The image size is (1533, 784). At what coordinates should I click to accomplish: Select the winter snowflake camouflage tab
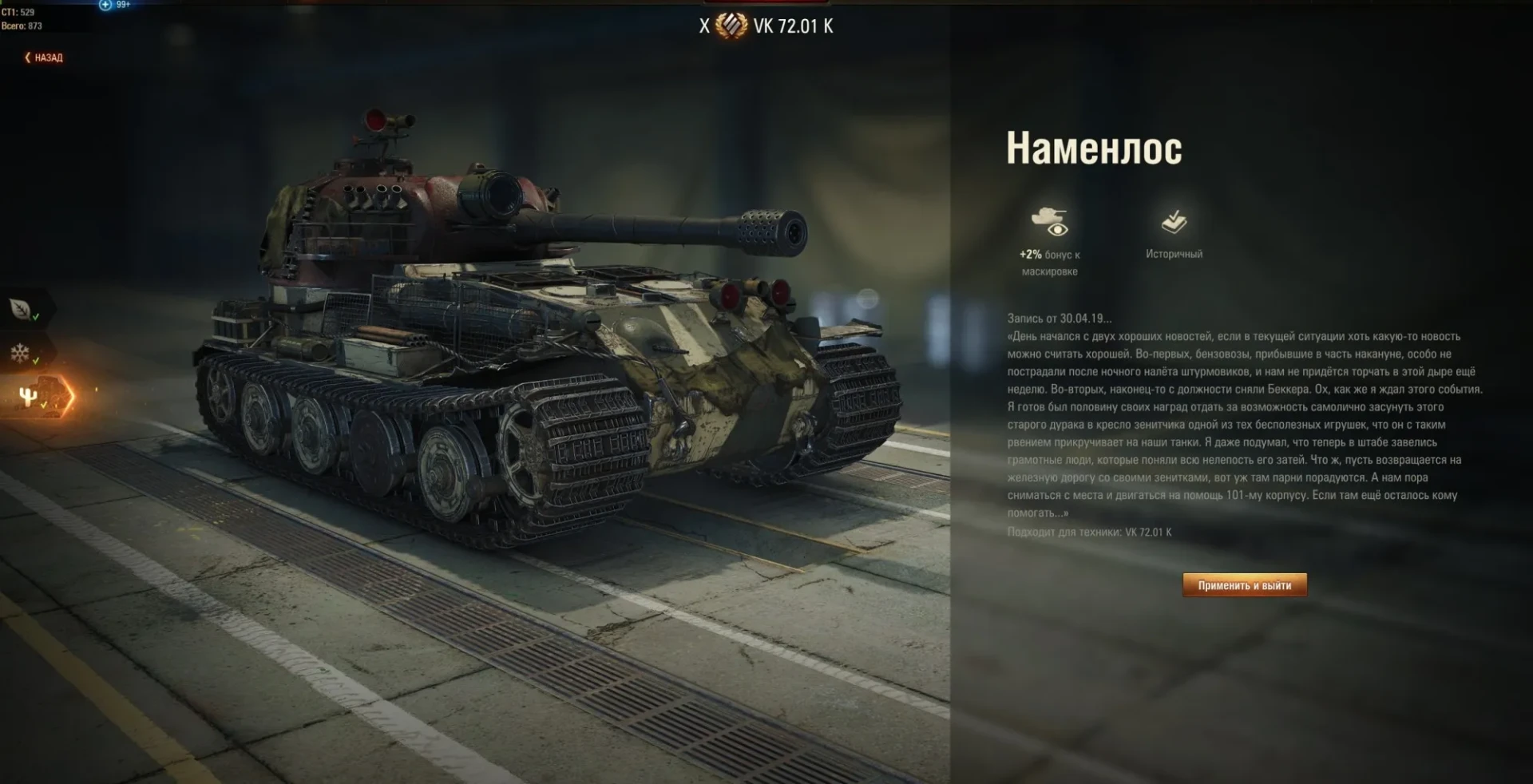tap(20, 353)
